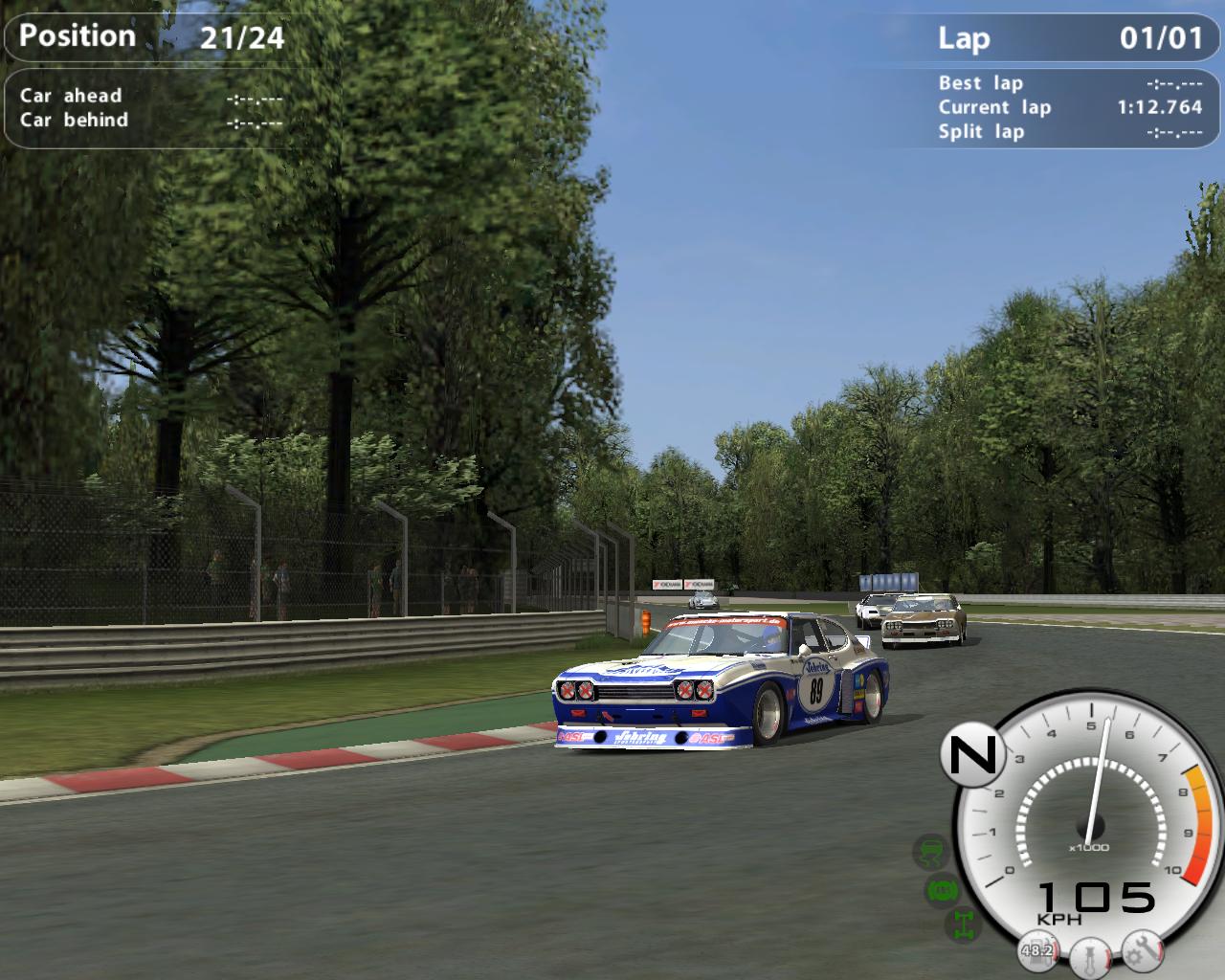
Task: Toggle the green traction control icon
Action: coord(929,851)
